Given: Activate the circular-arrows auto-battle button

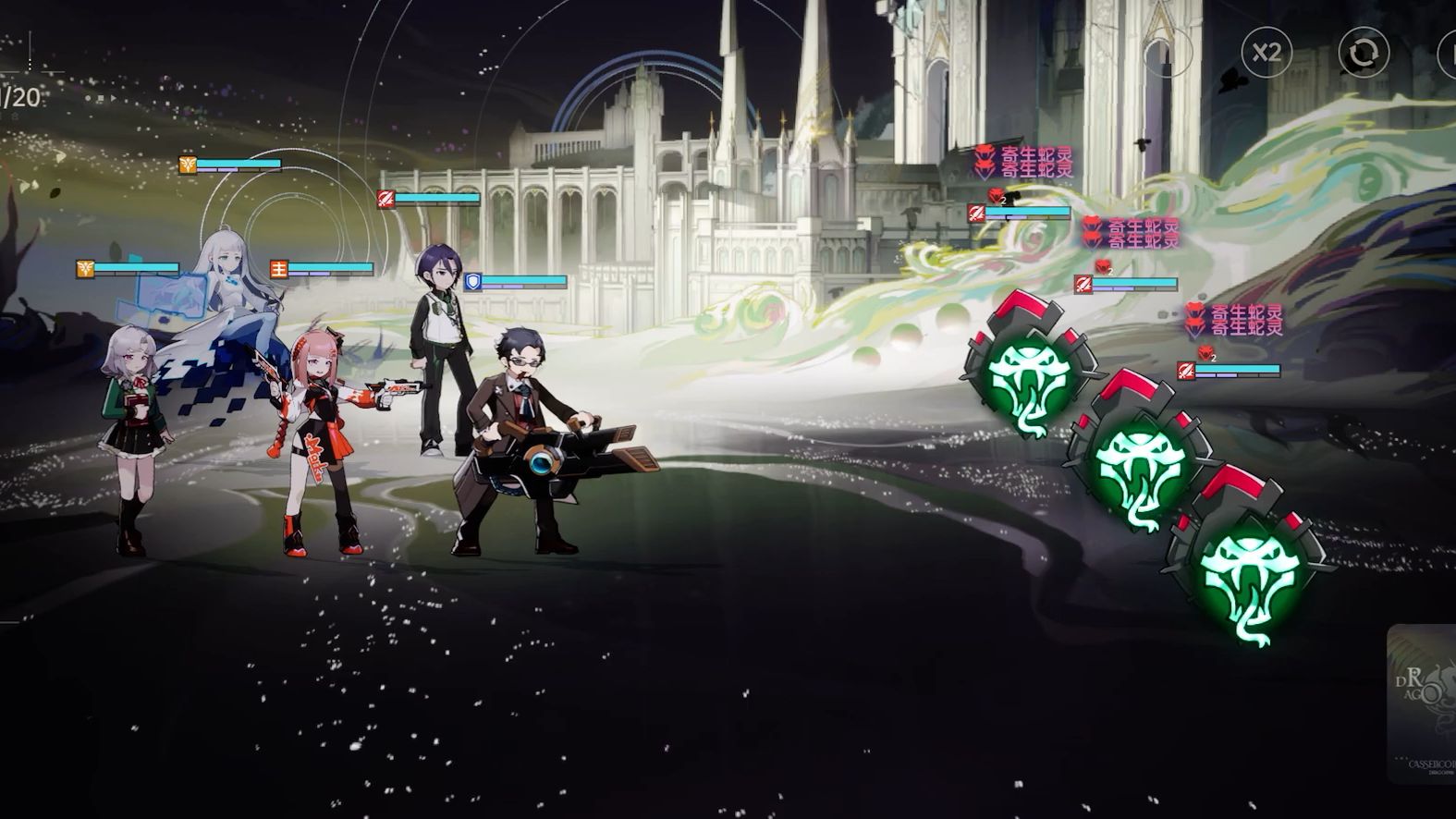Looking at the screenshot, I should [1364, 53].
